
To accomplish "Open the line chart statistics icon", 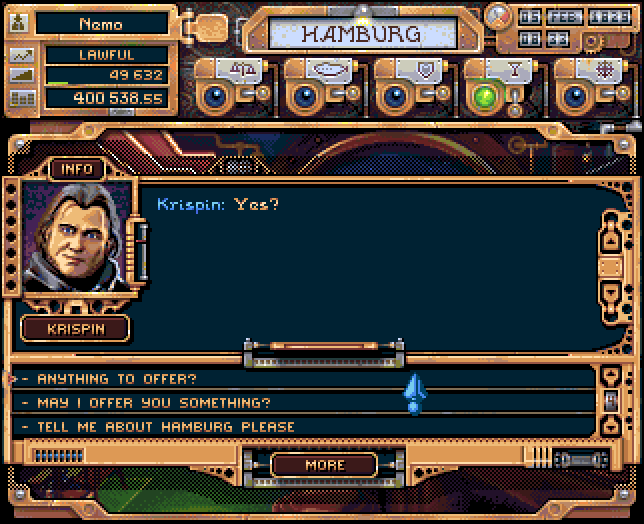I will (22, 56).
